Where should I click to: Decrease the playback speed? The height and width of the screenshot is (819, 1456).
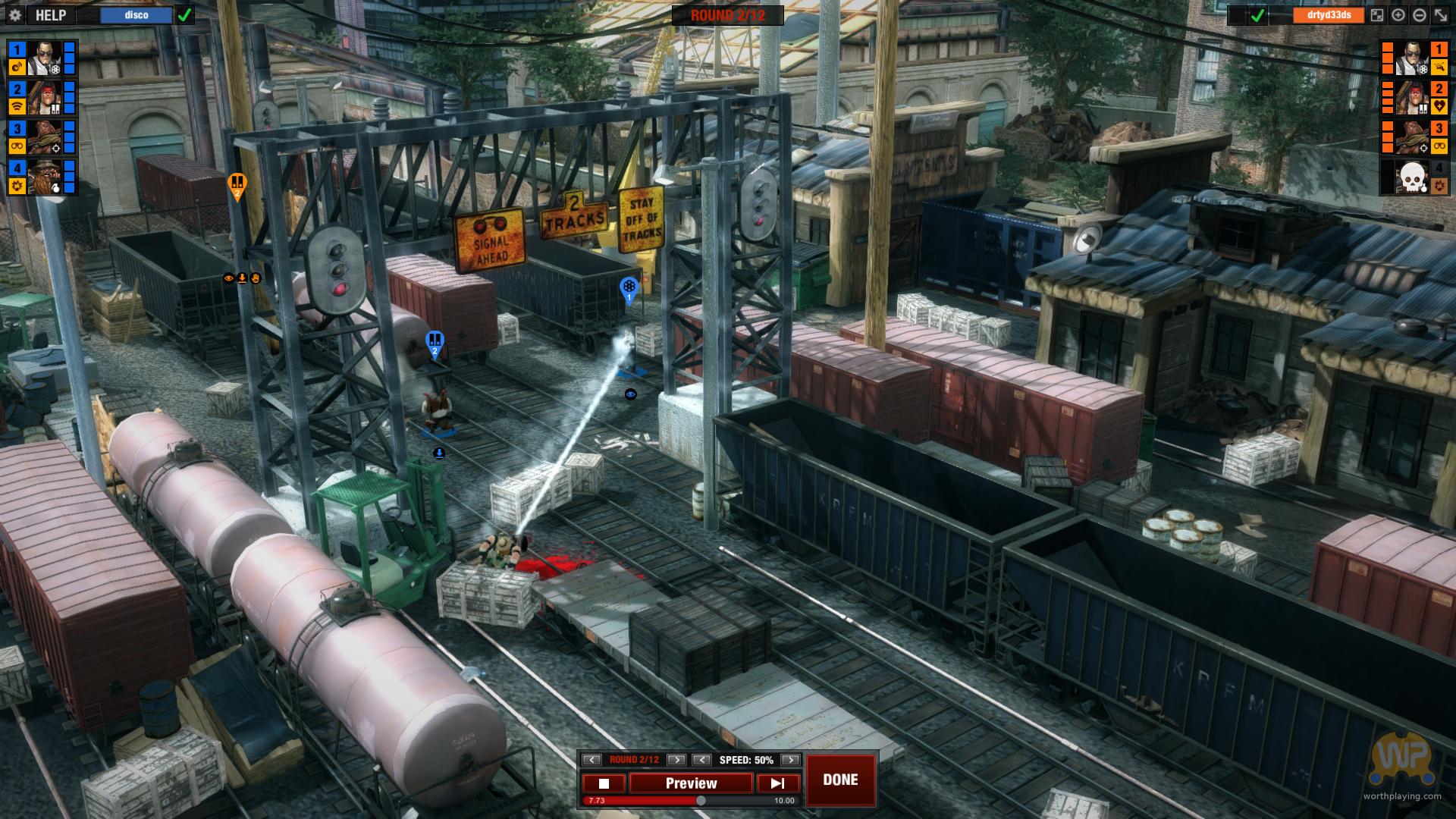pyautogui.click(x=702, y=760)
